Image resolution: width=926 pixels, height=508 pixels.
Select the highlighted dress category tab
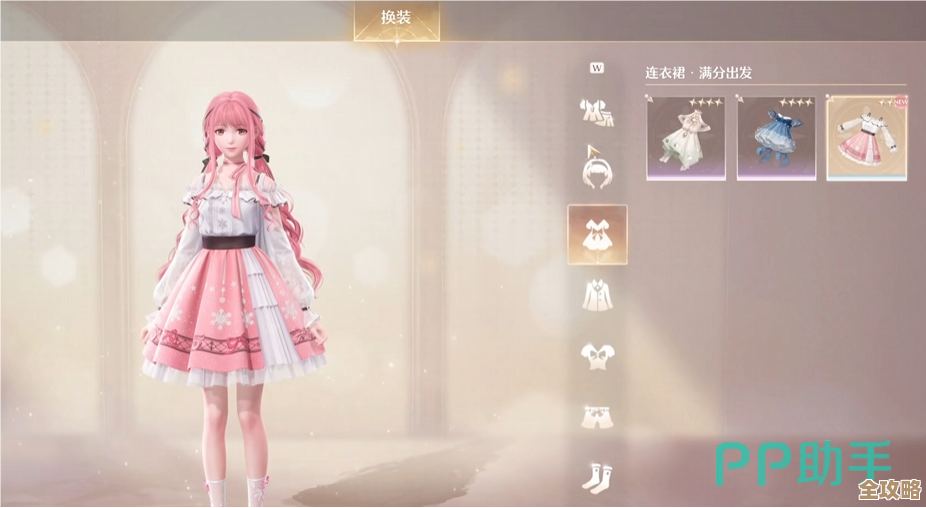click(597, 234)
